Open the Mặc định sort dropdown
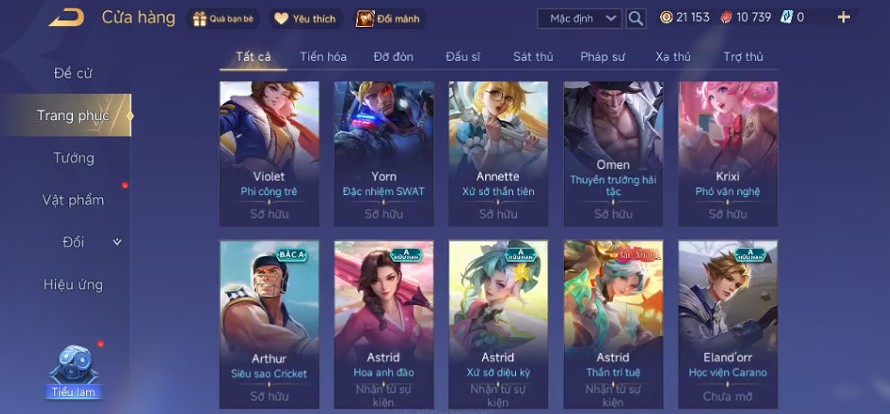The width and height of the screenshot is (890, 414). coord(580,18)
